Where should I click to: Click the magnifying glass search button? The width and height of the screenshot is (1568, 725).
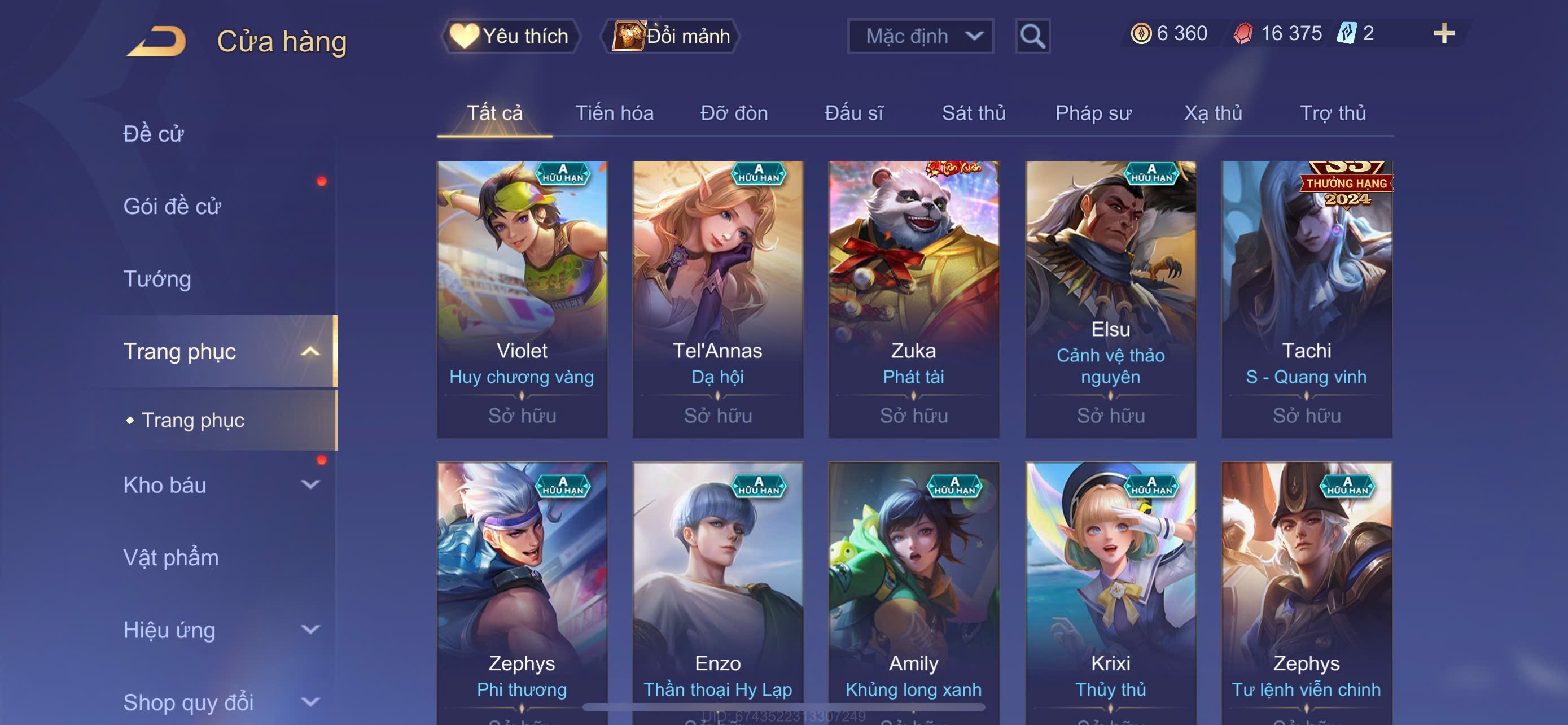click(1032, 37)
